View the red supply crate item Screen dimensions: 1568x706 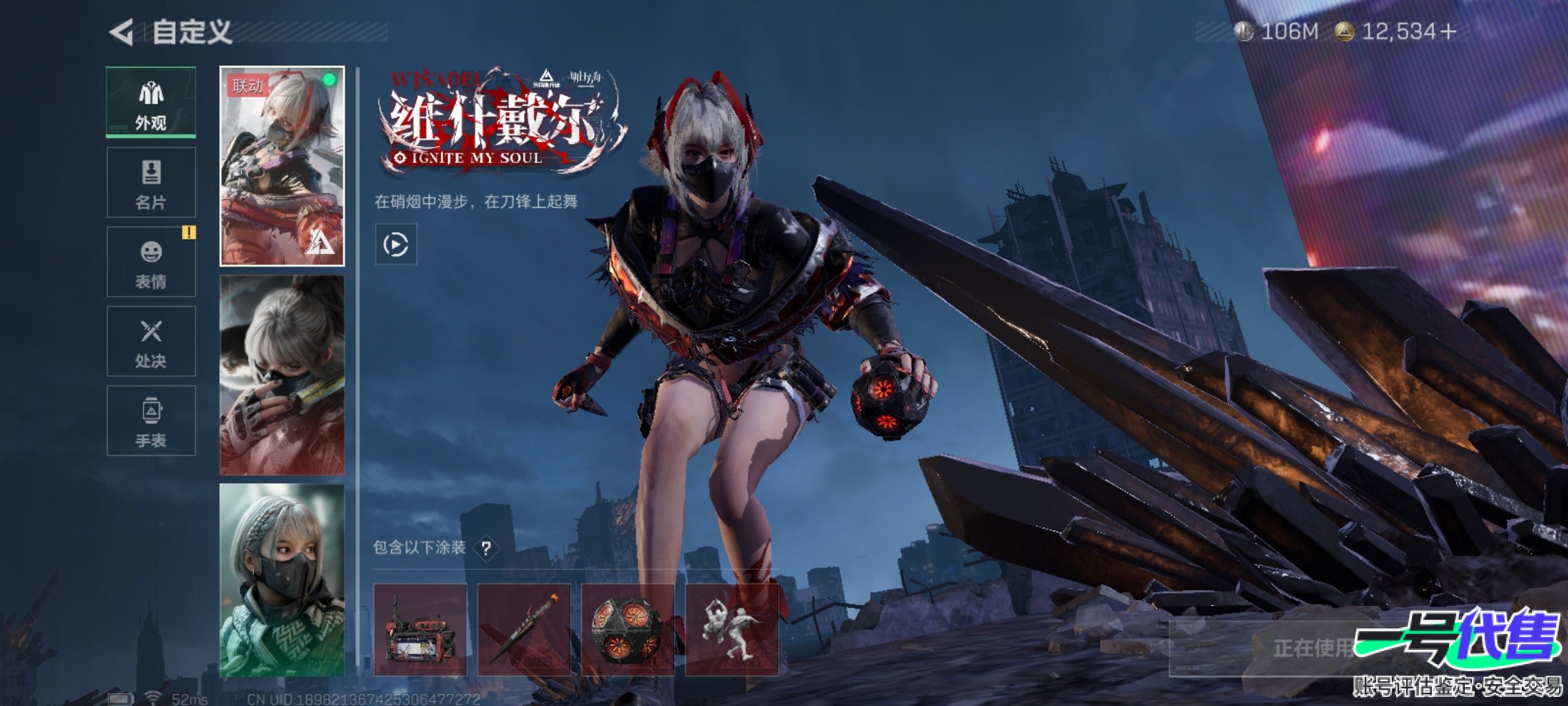point(420,630)
